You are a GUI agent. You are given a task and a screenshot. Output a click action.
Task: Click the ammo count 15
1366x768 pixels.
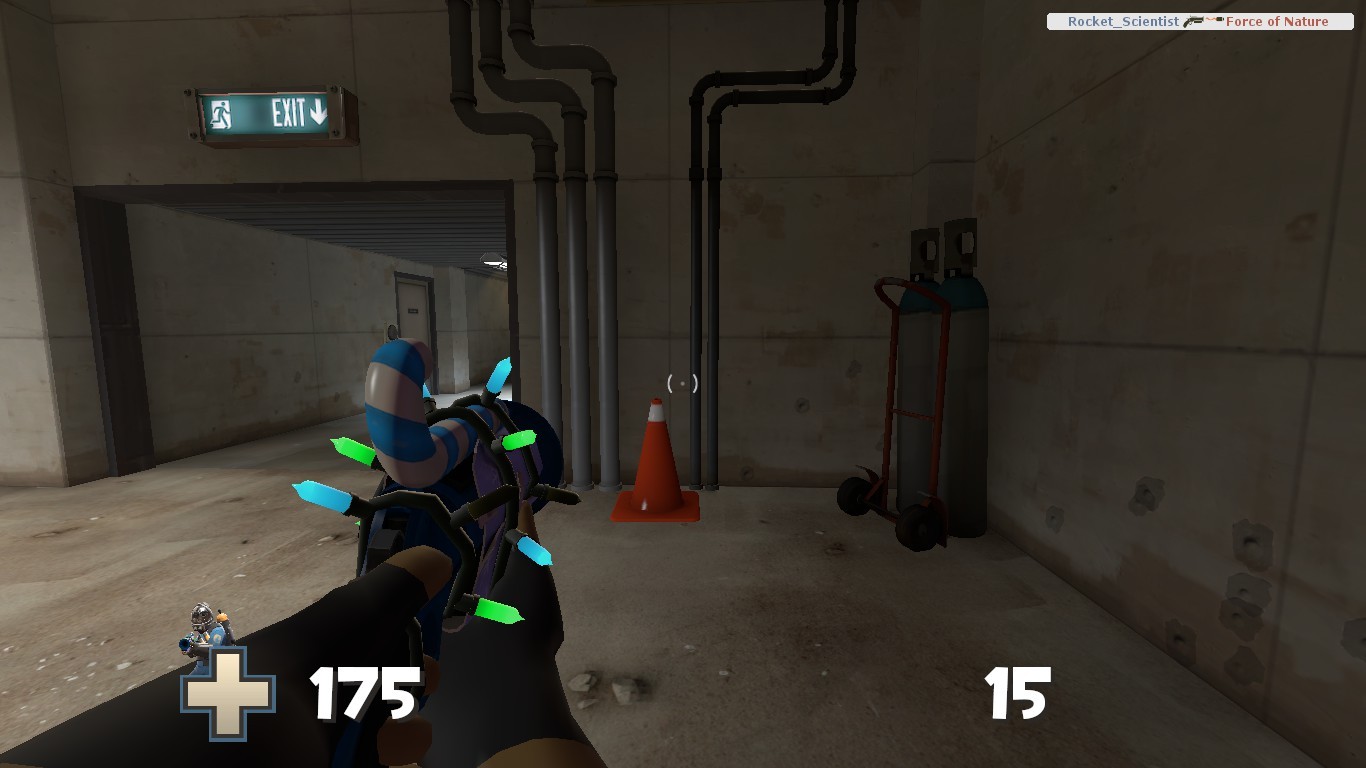1016,692
